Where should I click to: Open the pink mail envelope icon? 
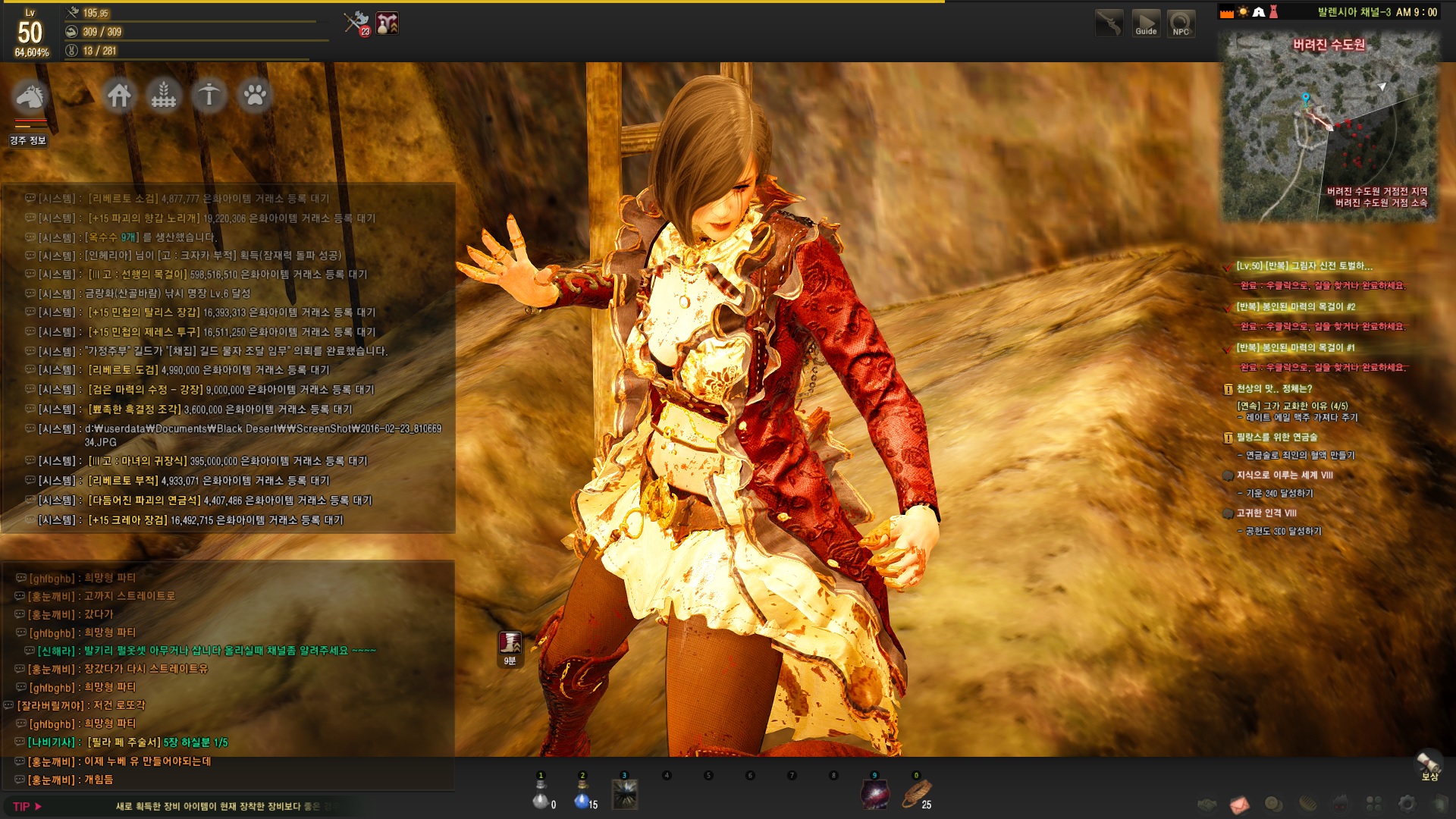pos(1240,804)
